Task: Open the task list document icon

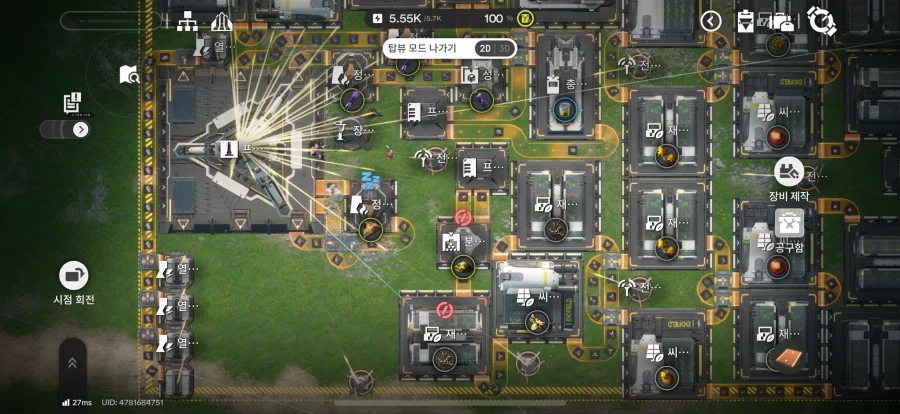Action: 72,102
